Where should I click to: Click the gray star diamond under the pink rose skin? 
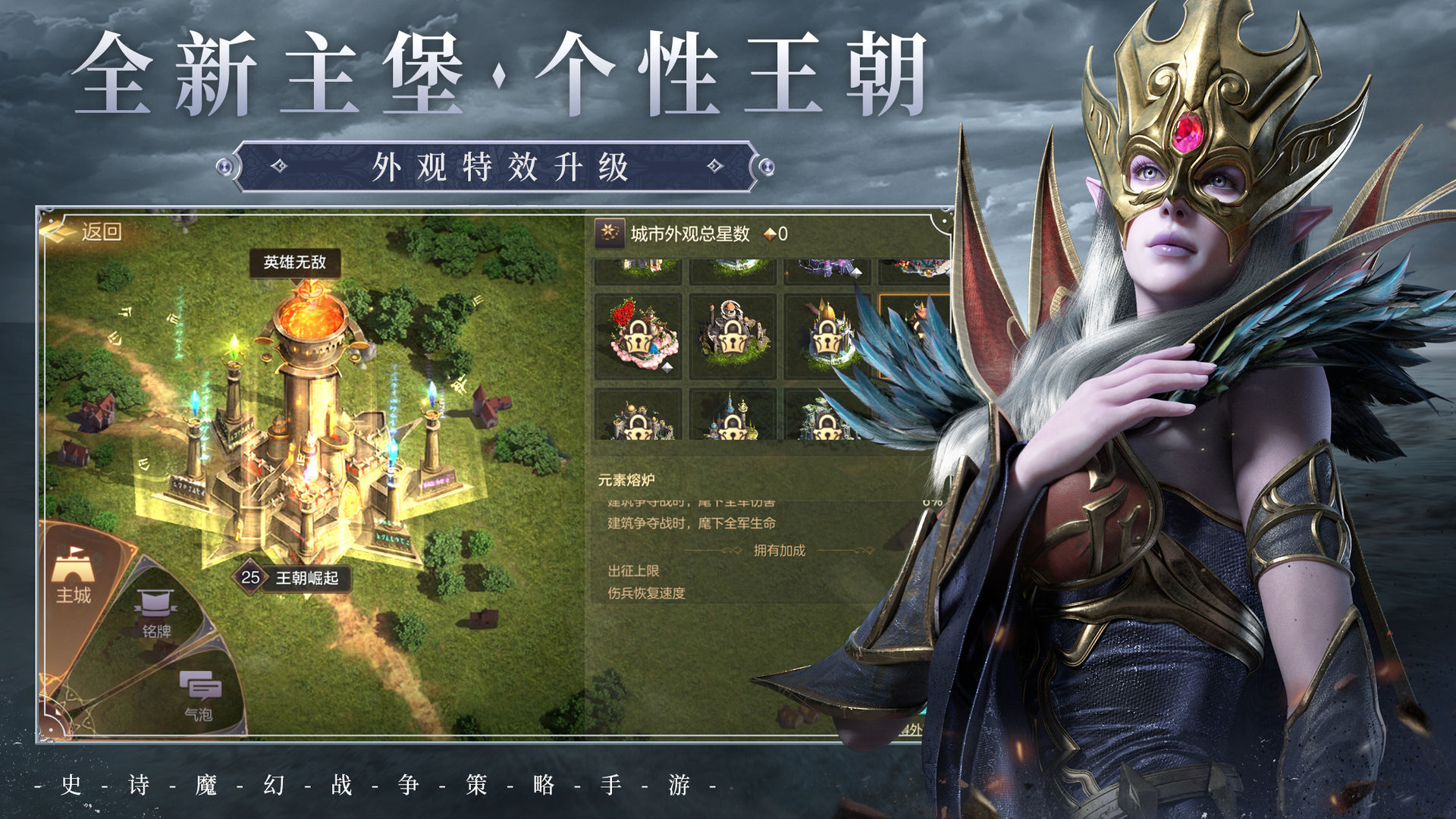(x=666, y=368)
